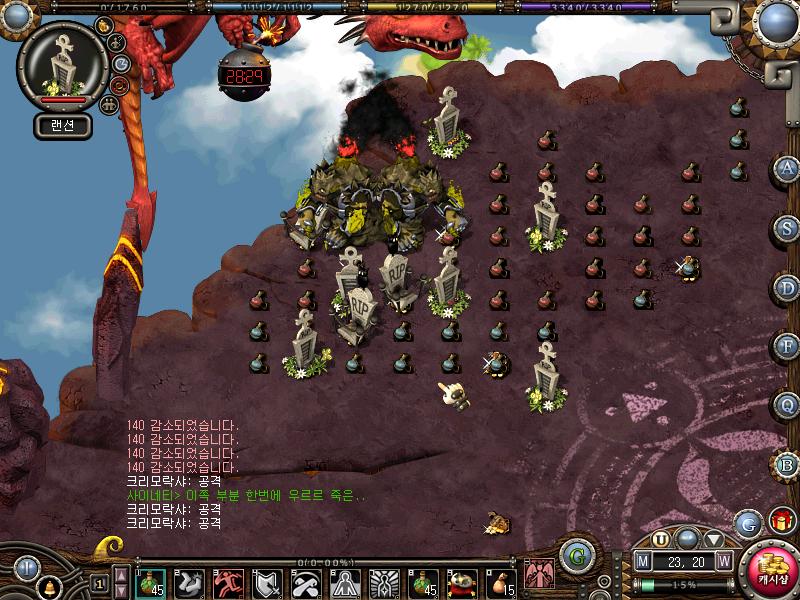Open the cash shop (캐시샵)
The height and width of the screenshot is (600, 800).
point(772,571)
